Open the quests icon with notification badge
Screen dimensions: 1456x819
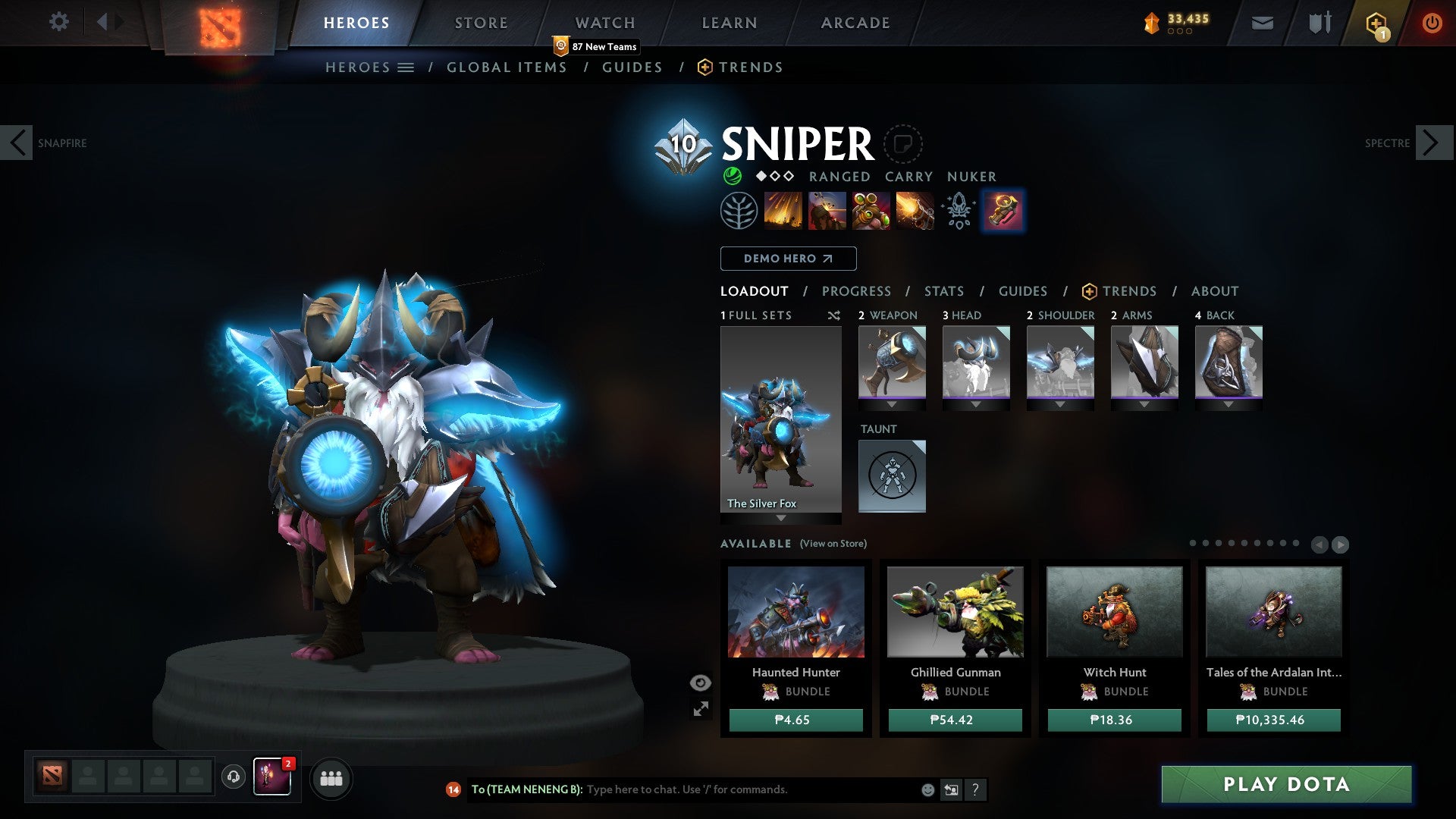pyautogui.click(x=1376, y=22)
